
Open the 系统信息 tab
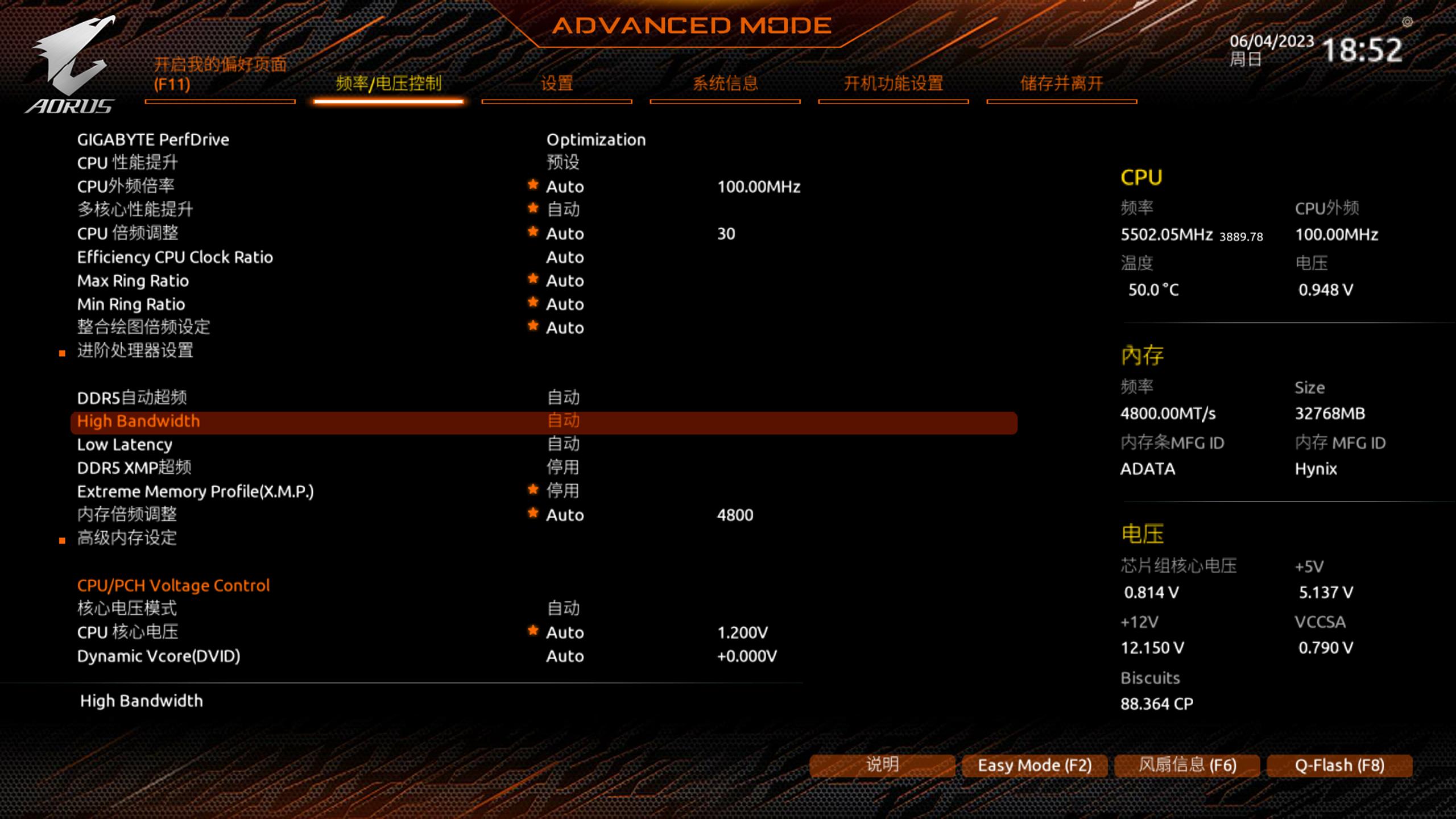[725, 84]
